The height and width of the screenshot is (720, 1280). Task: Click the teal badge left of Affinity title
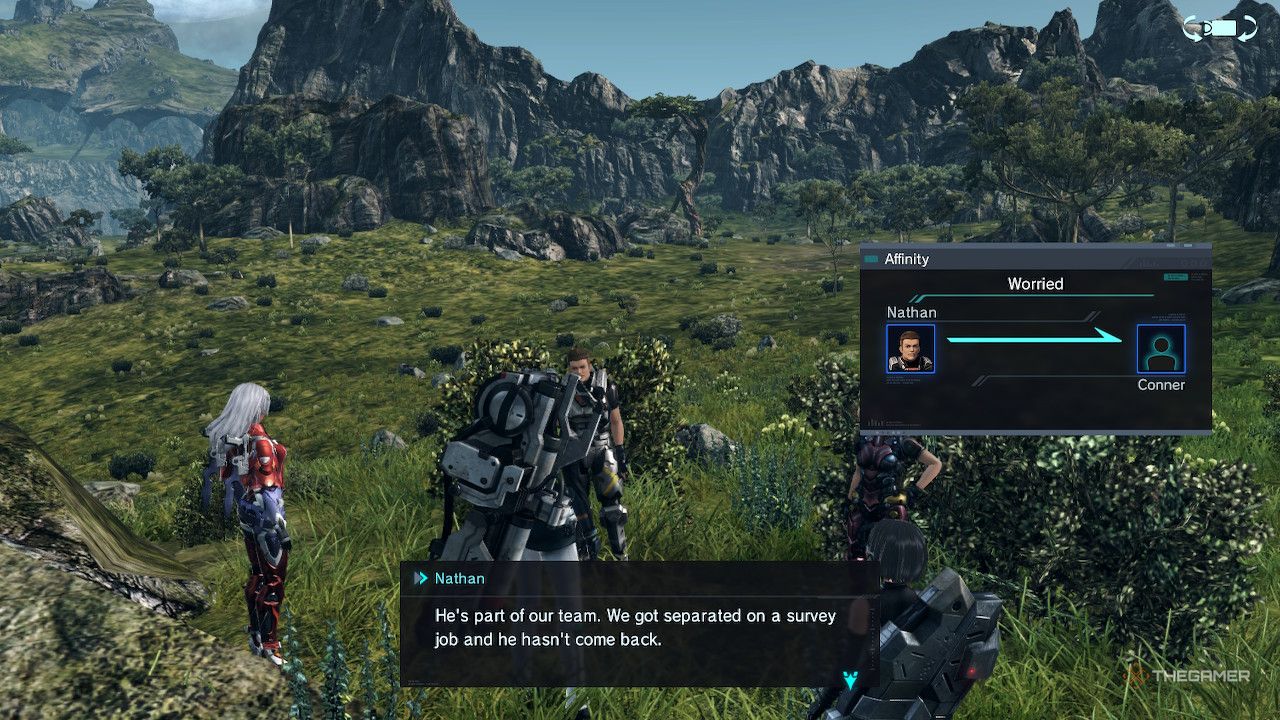click(x=870, y=259)
